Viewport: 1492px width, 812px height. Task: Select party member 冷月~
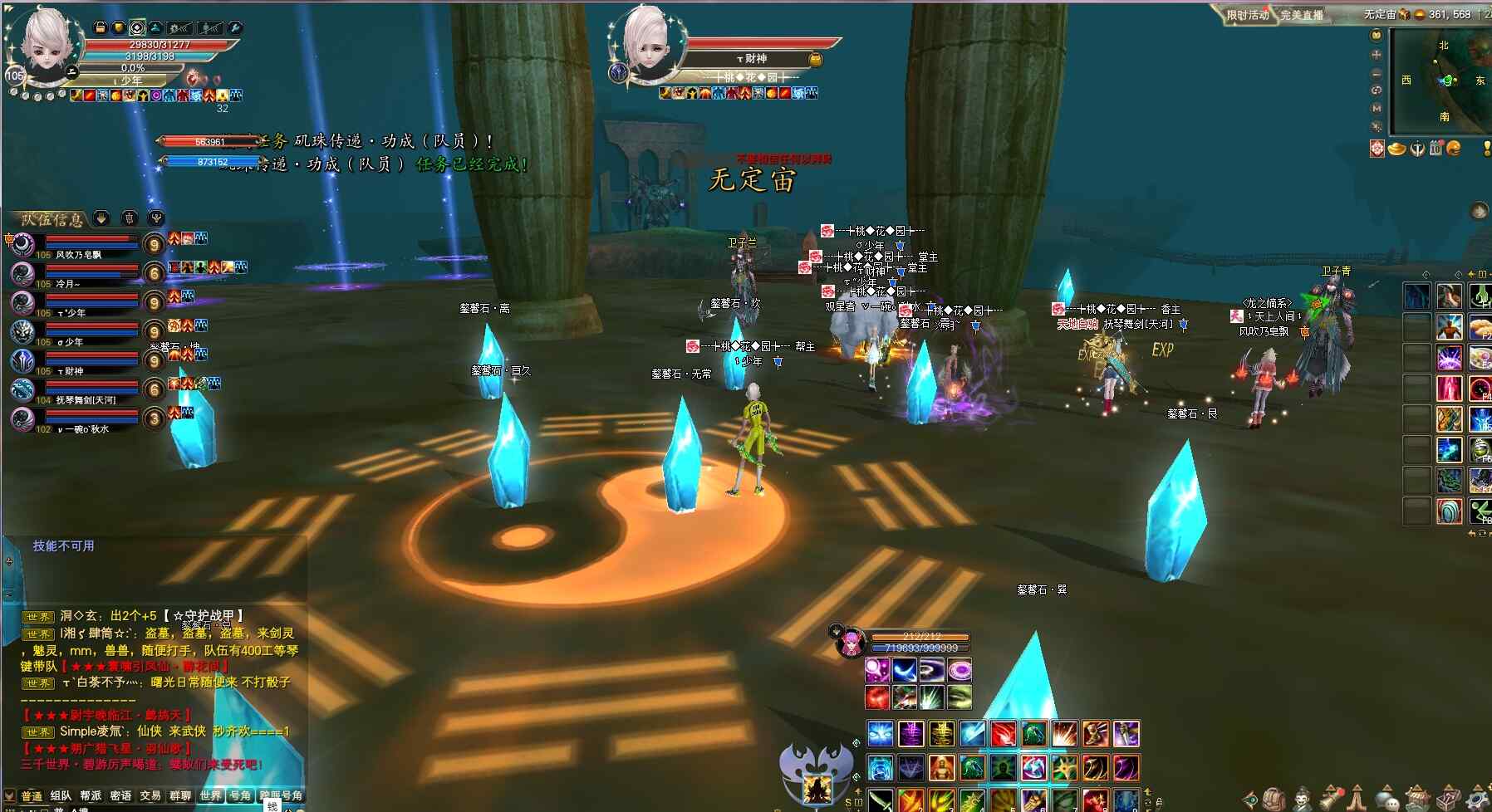[68, 284]
